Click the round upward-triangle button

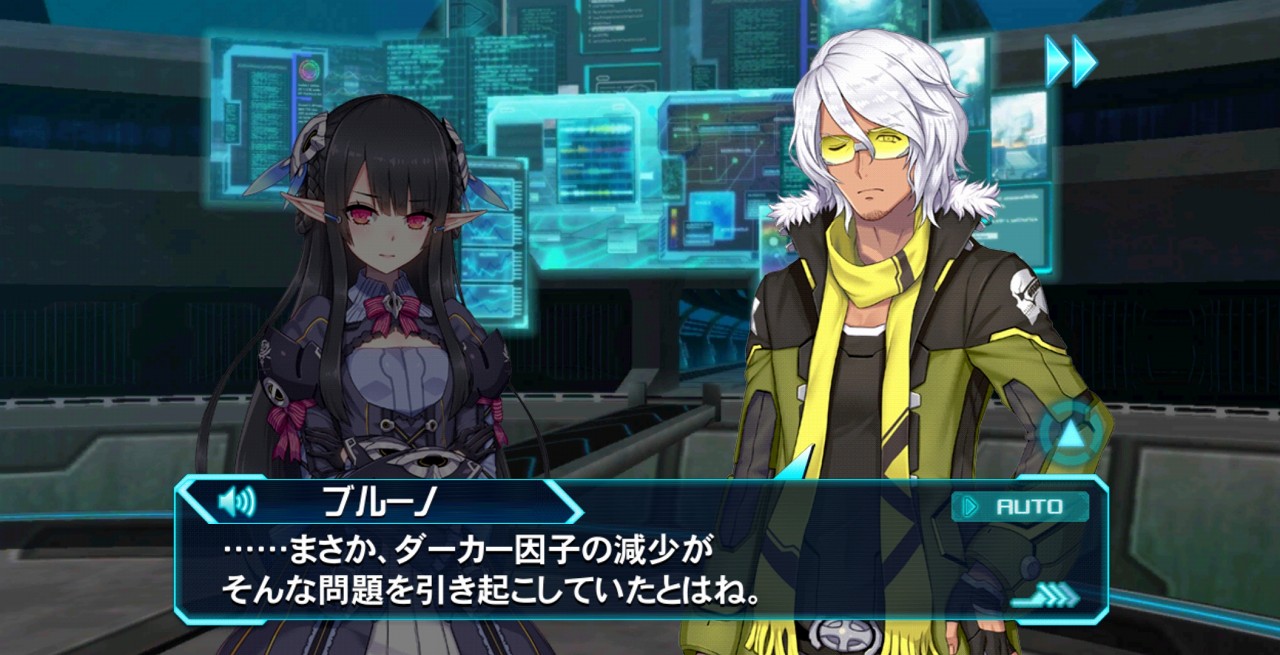click(x=1071, y=434)
